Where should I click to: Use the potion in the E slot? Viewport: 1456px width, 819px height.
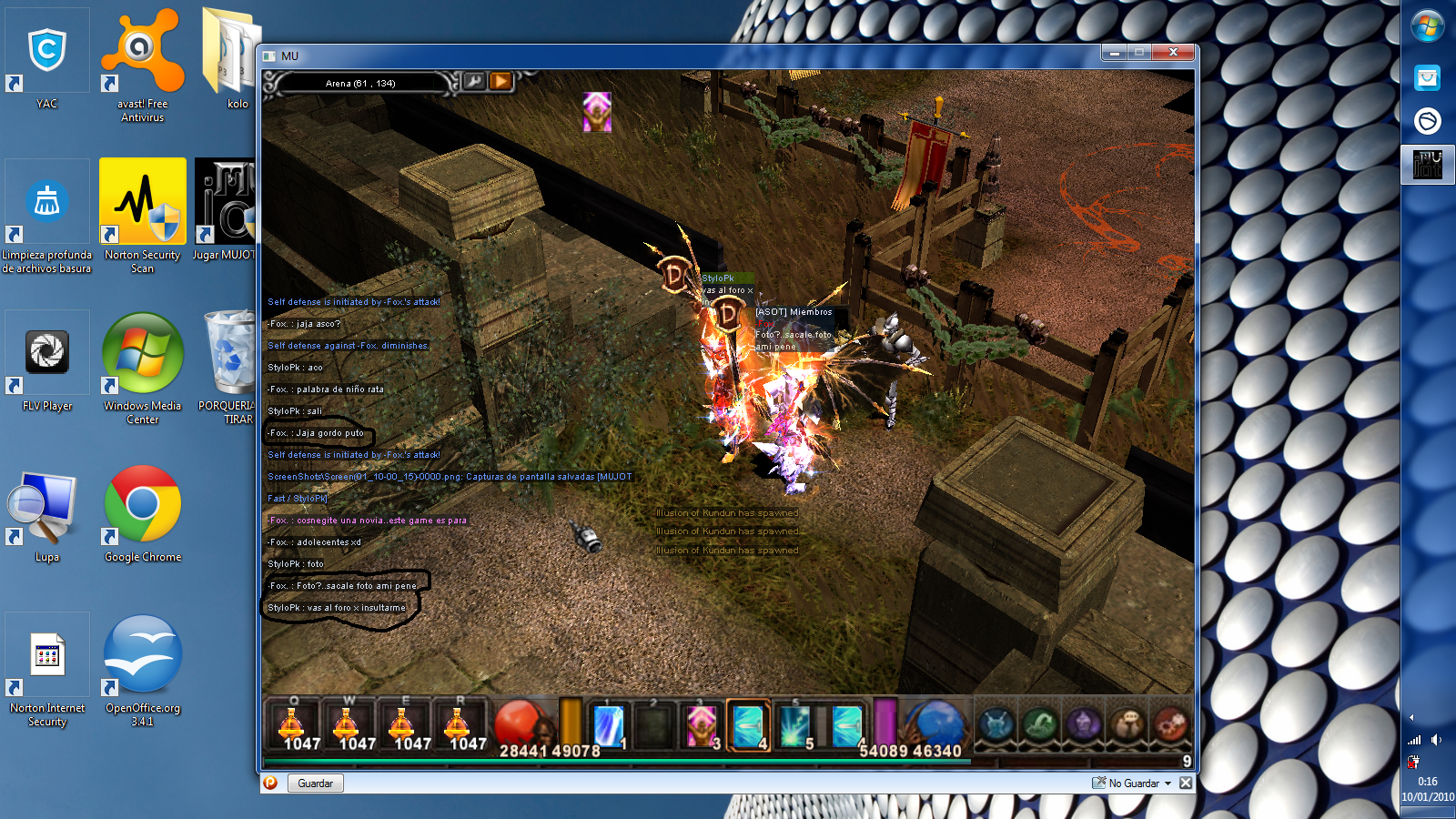[x=403, y=726]
